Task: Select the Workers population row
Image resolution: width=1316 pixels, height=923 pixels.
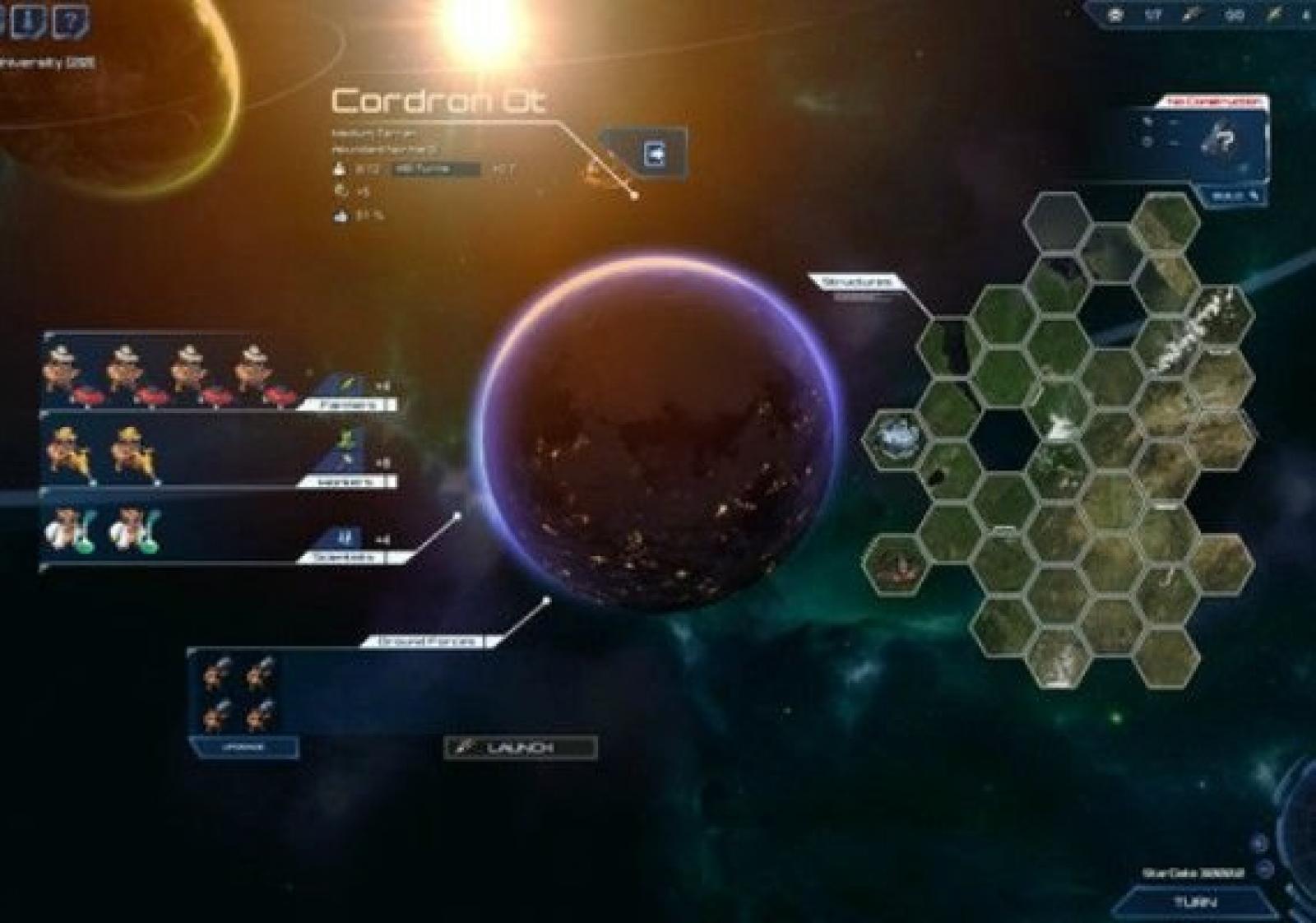Action: point(218,451)
